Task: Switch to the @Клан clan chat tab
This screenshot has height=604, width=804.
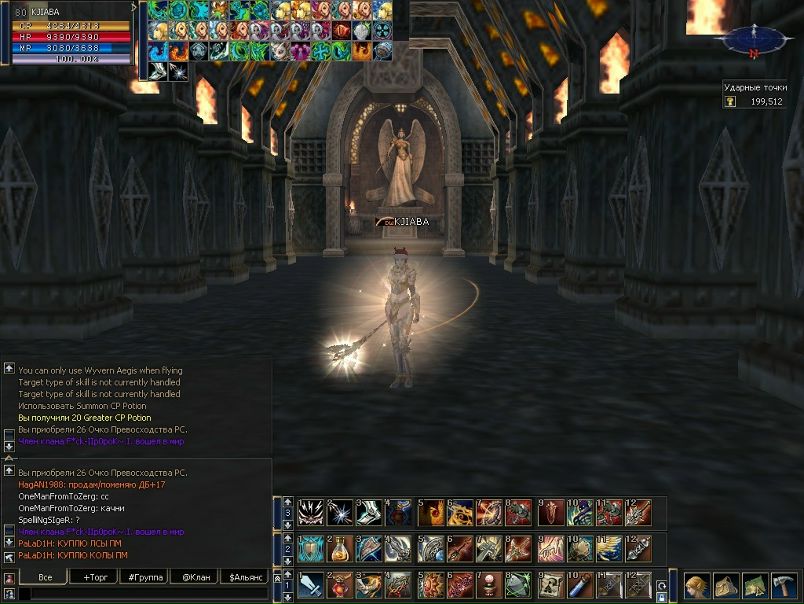Action: 195,577
